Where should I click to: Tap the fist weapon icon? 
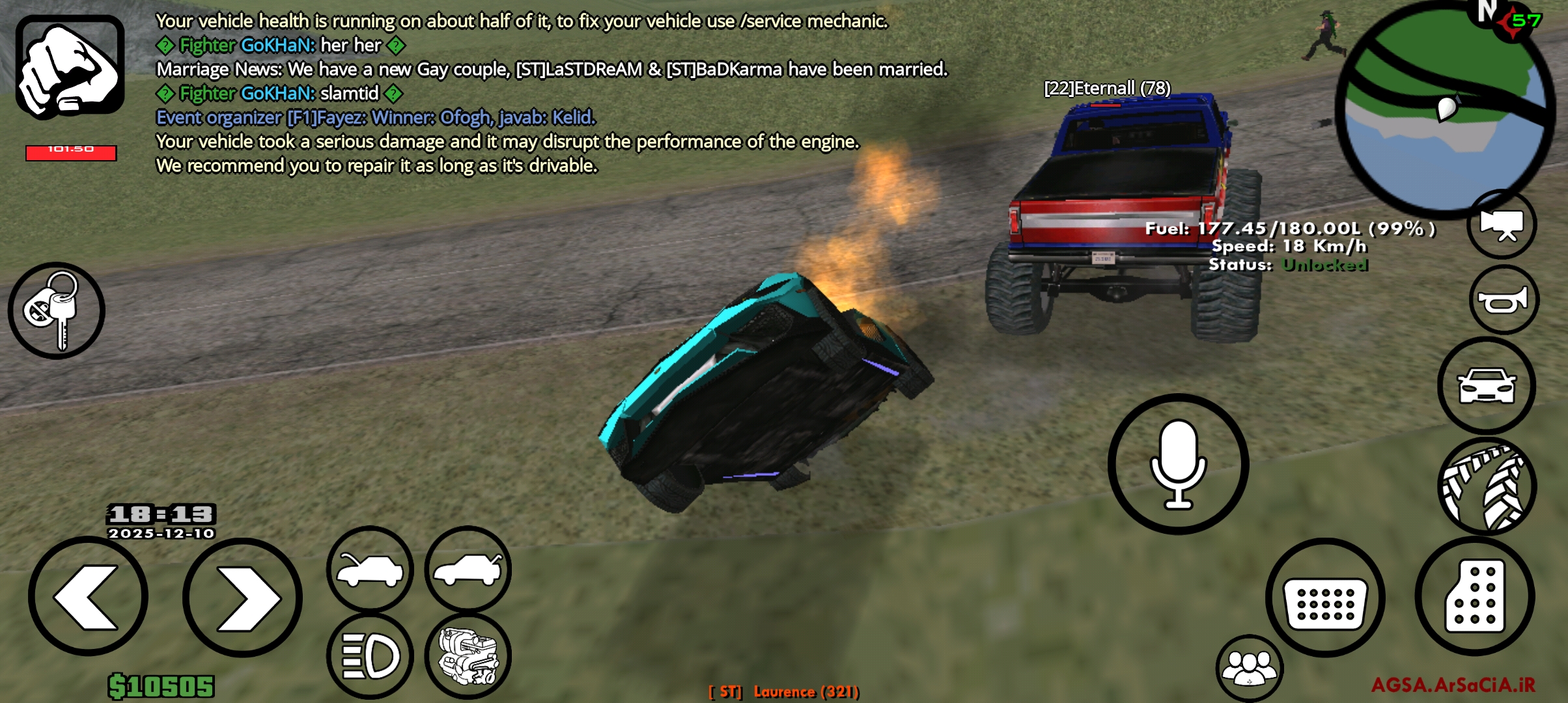[70, 67]
